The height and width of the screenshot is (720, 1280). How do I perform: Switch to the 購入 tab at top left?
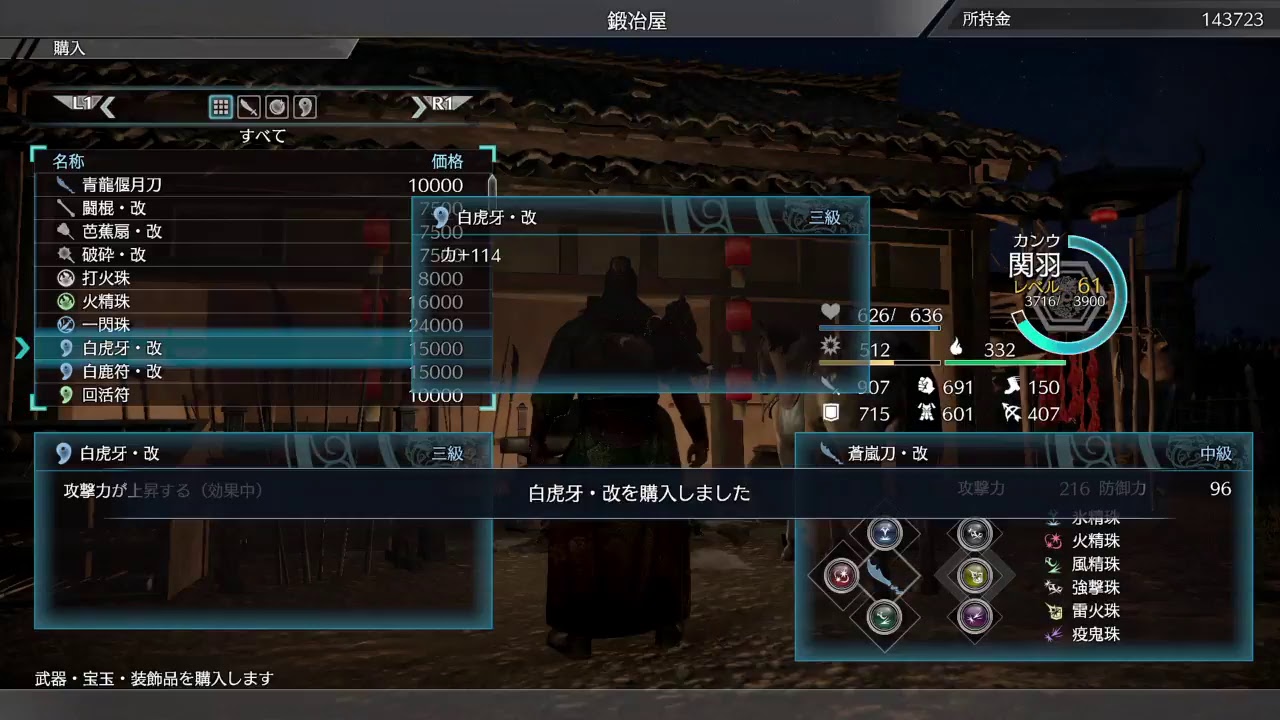click(x=66, y=46)
